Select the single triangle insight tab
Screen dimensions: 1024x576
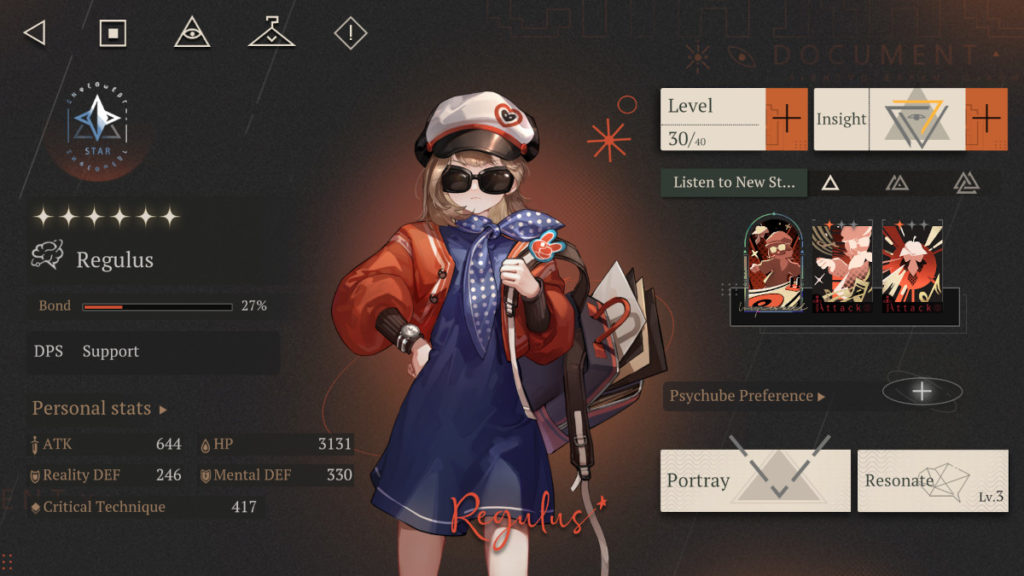(830, 183)
